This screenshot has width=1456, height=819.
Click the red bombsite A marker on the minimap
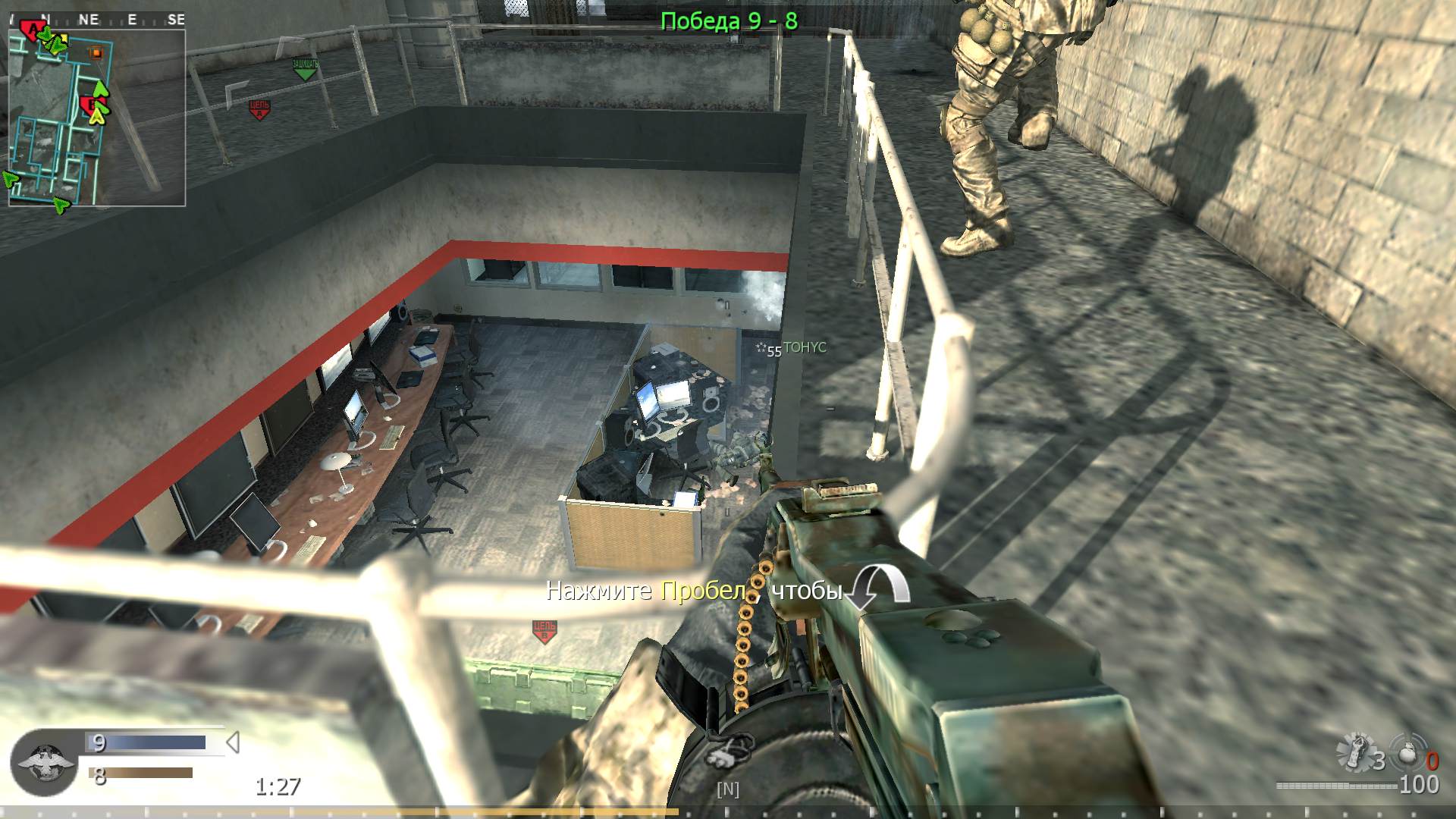[x=33, y=28]
